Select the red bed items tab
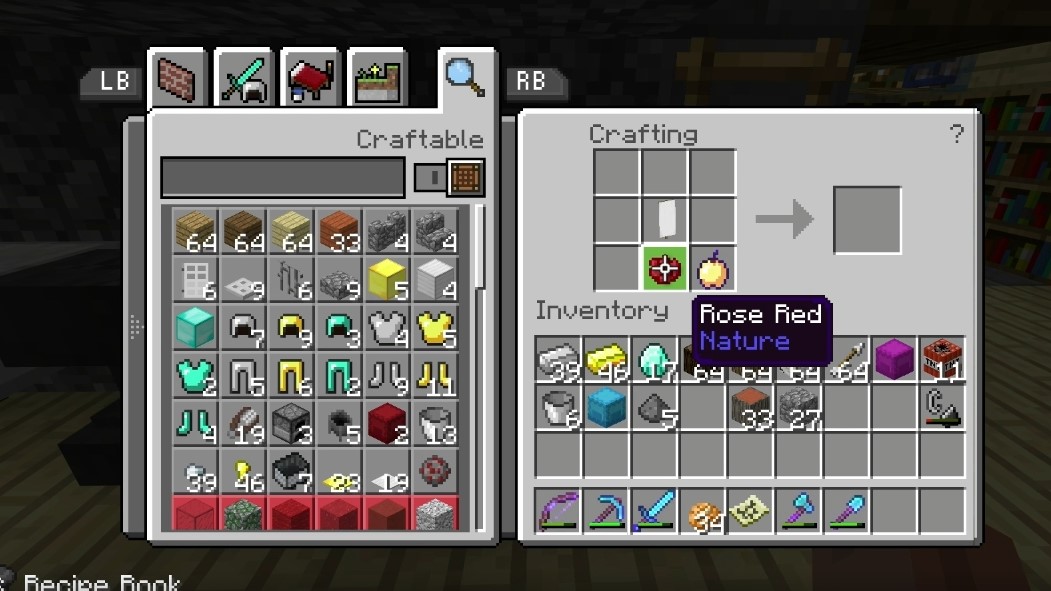The width and height of the screenshot is (1051, 591). point(308,78)
